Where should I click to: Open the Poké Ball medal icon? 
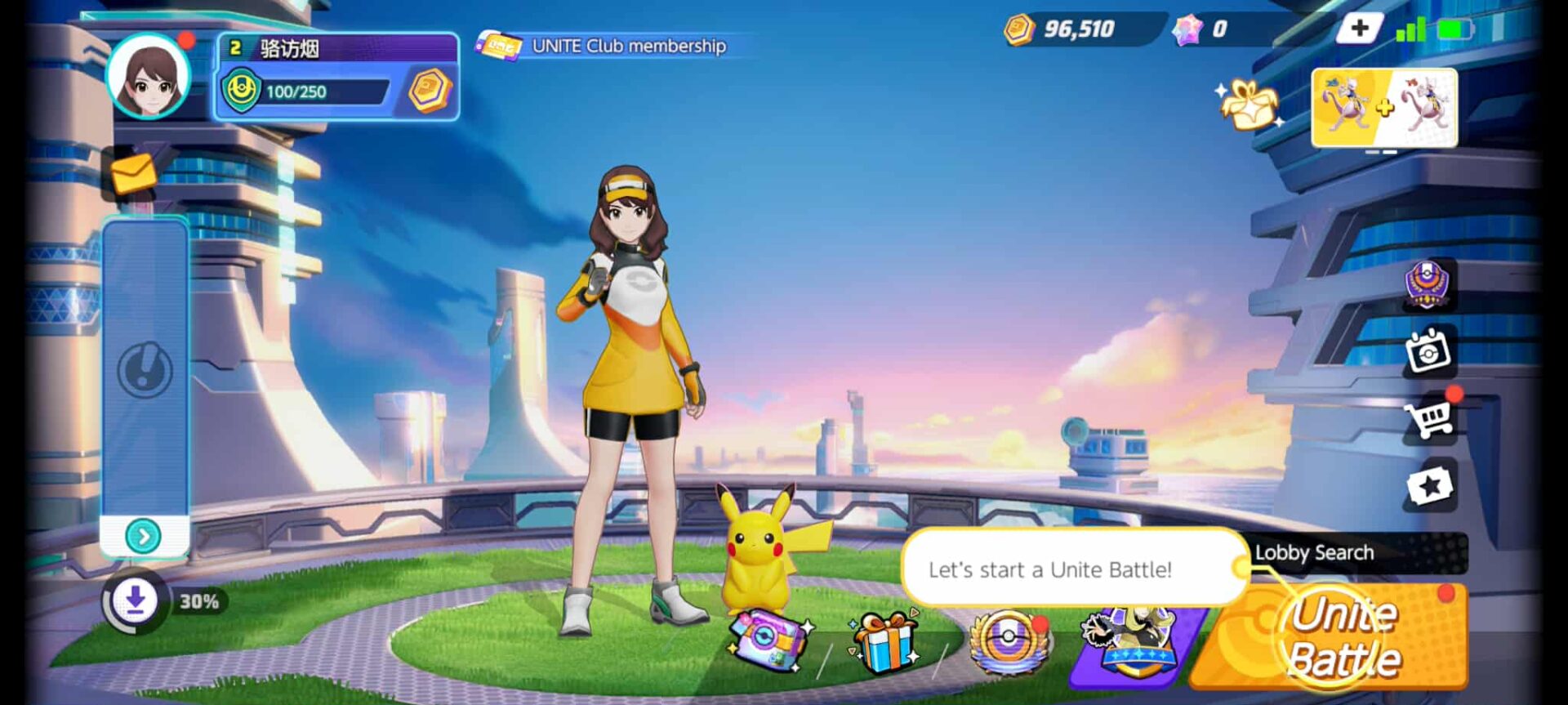click(x=1009, y=641)
